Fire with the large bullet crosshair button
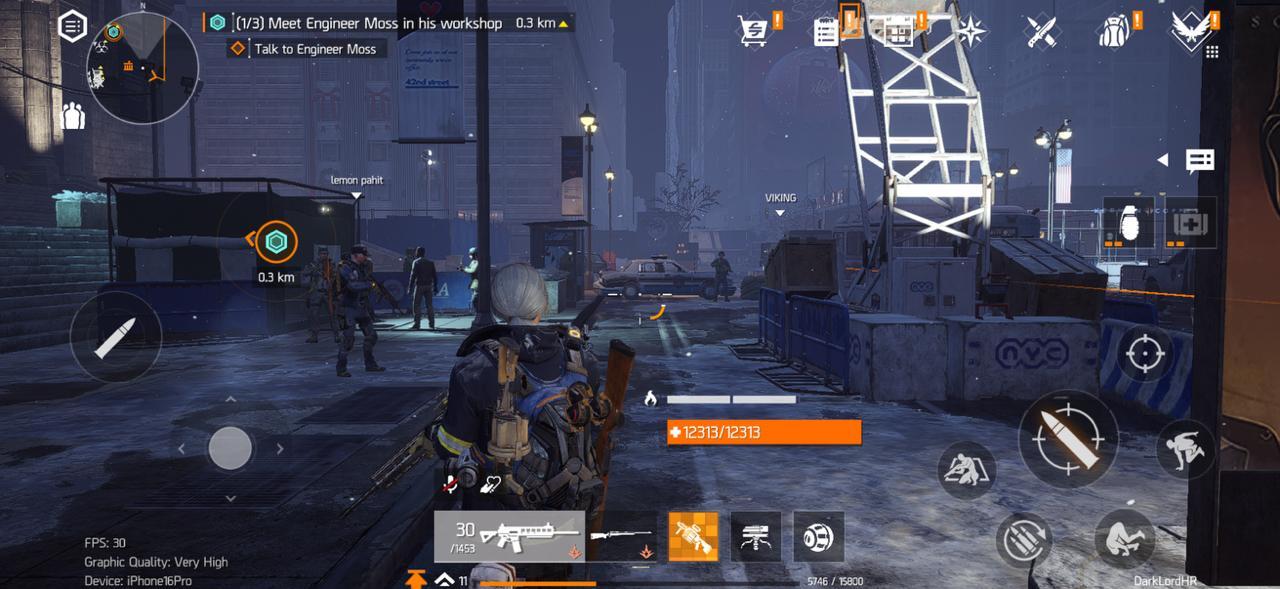Viewport: 1280px width, 589px height. tap(1068, 439)
